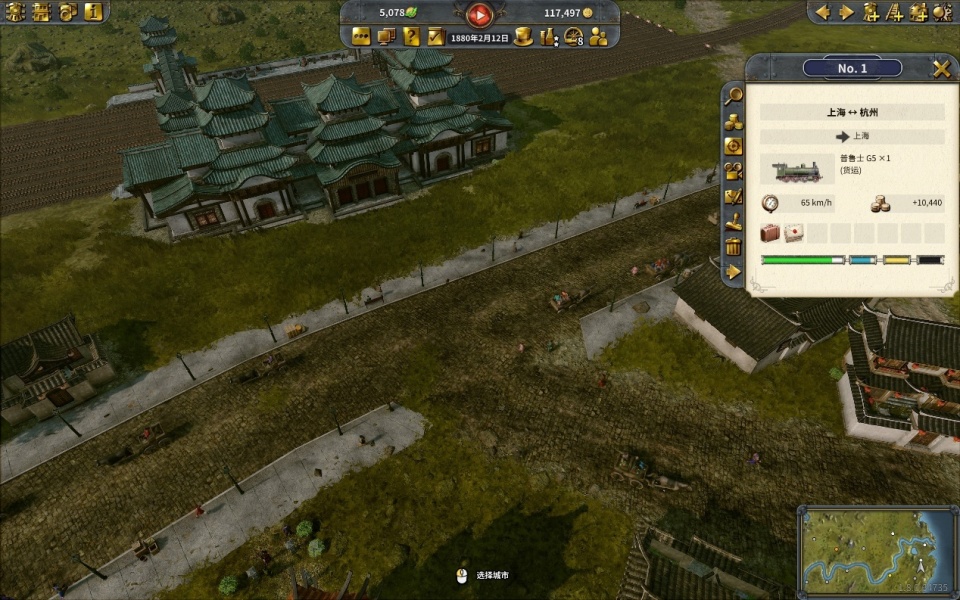Activate the film camera follow button
Image resolution: width=960 pixels, height=600 pixels.
[x=733, y=171]
